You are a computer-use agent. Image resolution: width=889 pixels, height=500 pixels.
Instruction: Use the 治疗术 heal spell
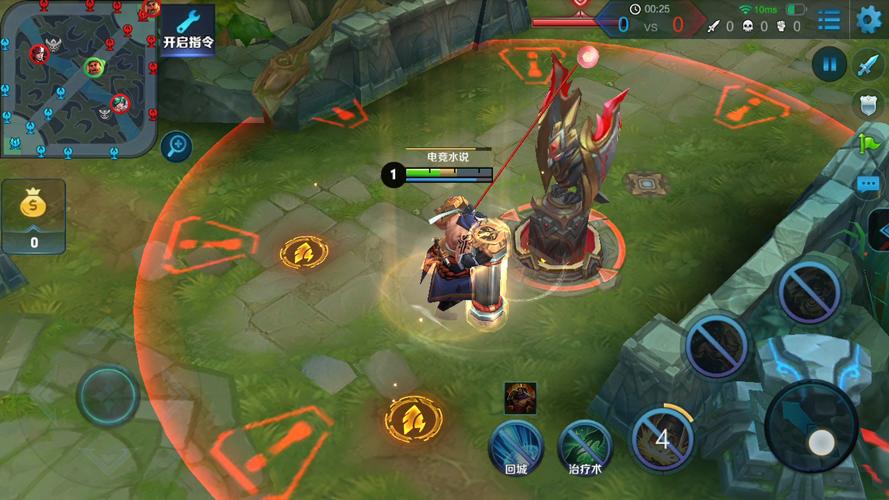pyautogui.click(x=584, y=446)
